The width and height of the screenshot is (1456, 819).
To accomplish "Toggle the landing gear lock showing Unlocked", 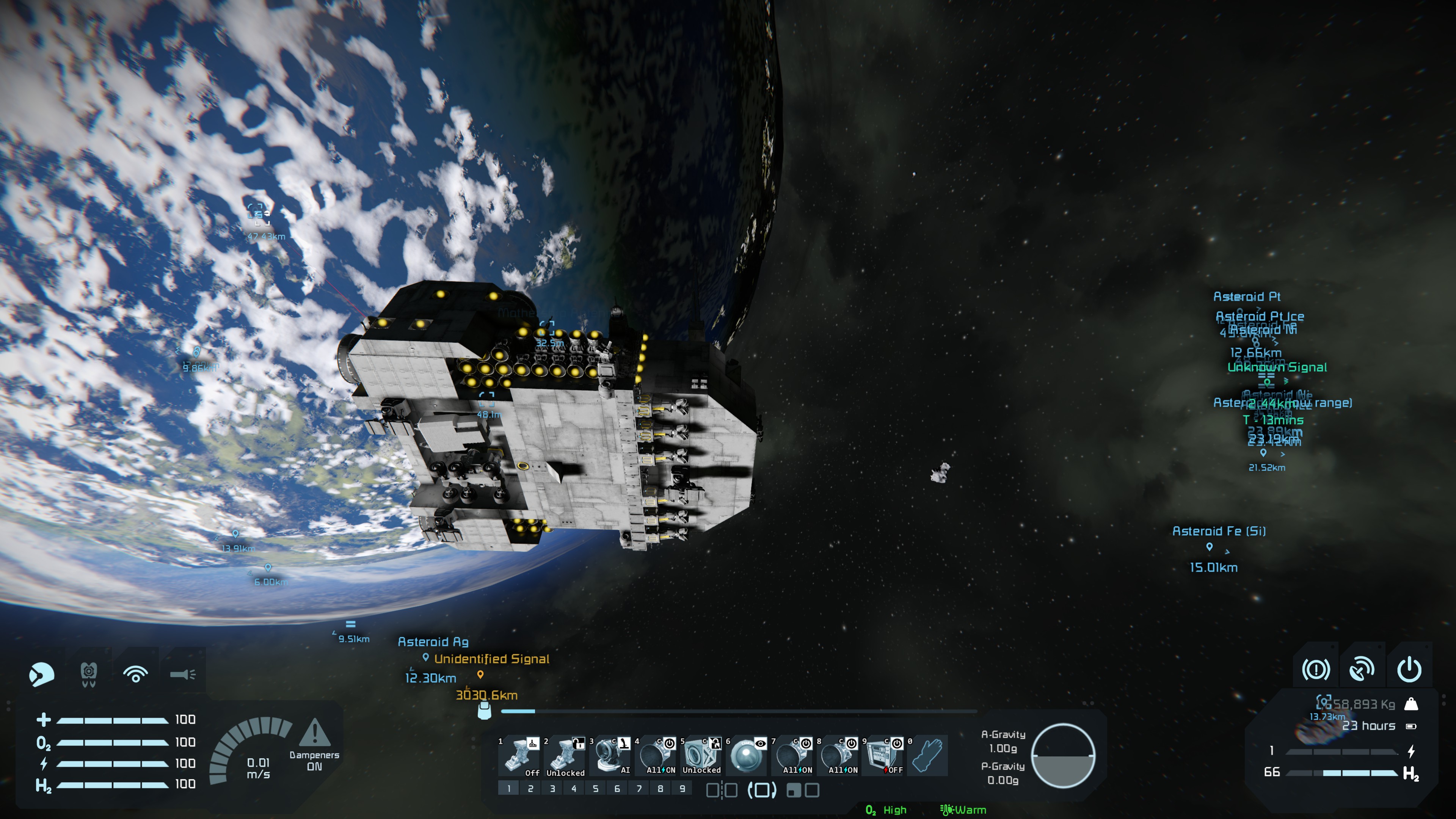I will pos(565,756).
